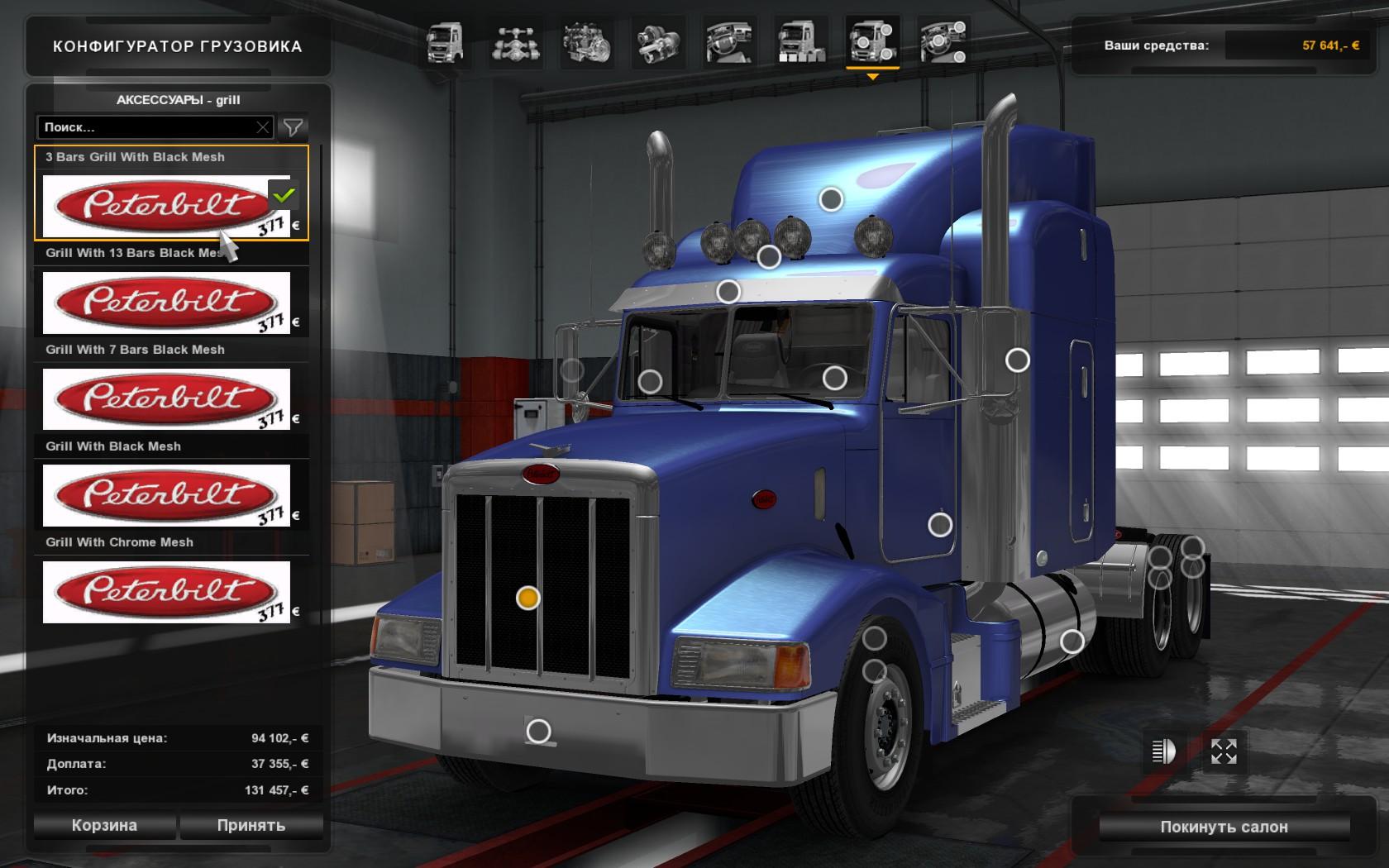This screenshot has width=1389, height=868.
Task: Pick Grill With 7 Bars Black Mesh
Action: point(166,398)
